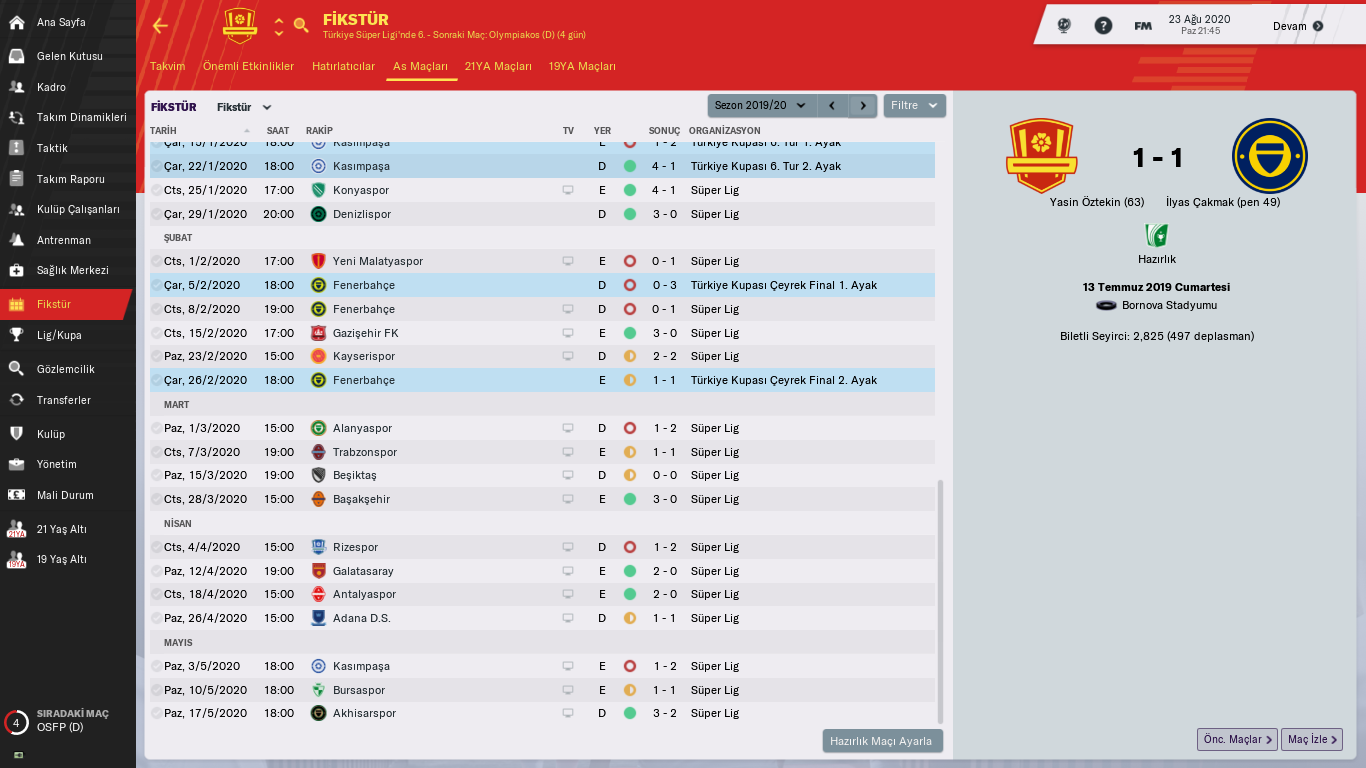Switch to the 21YA Maçları tab
The height and width of the screenshot is (768, 1366).
[498, 66]
